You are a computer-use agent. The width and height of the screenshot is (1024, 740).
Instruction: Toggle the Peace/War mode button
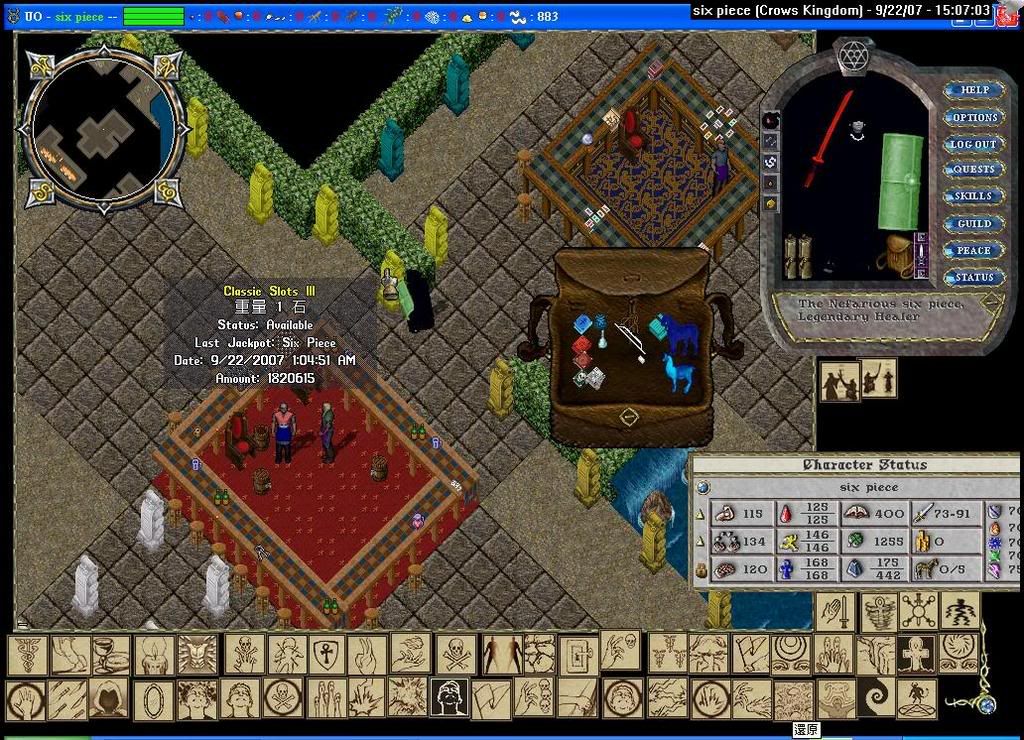(x=974, y=251)
